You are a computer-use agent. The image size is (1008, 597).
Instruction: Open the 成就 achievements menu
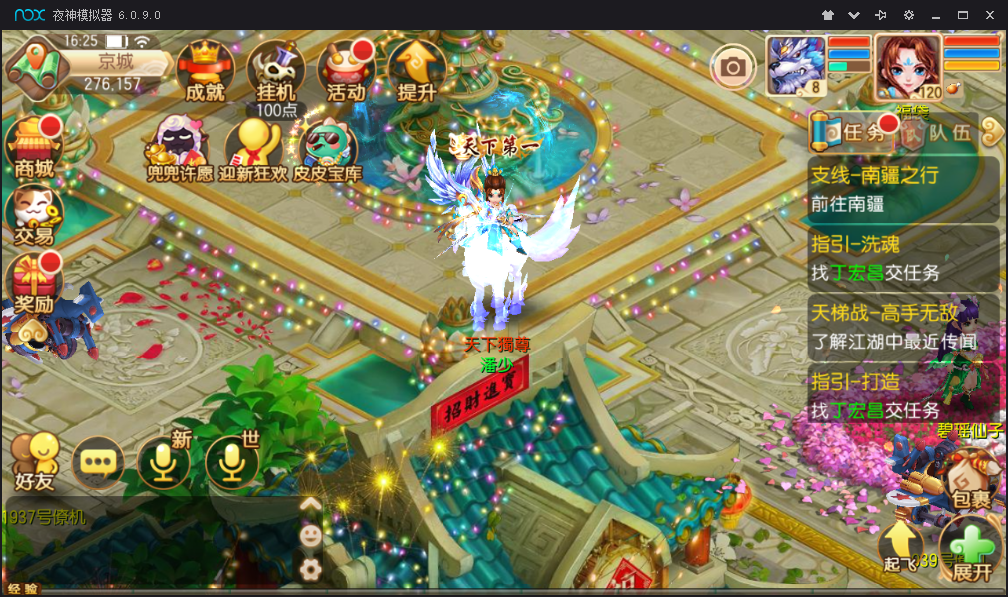click(x=205, y=70)
